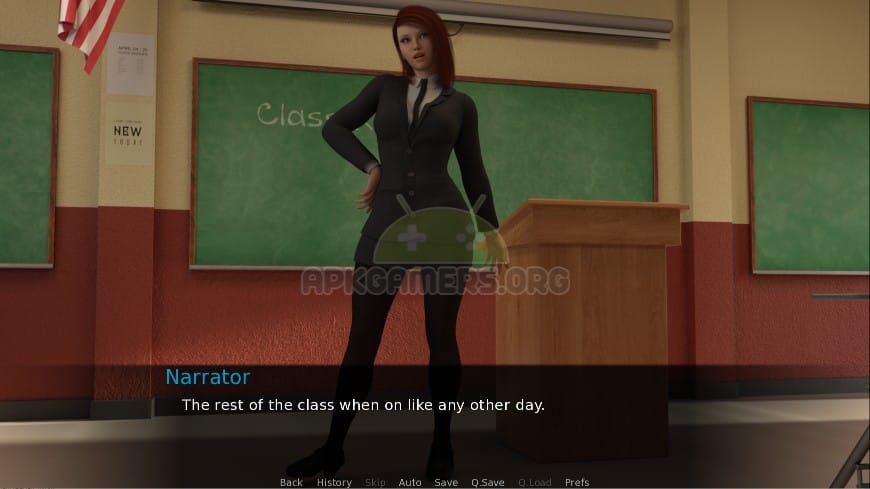Quick save with Q.Save
870x489 pixels.
[487, 482]
